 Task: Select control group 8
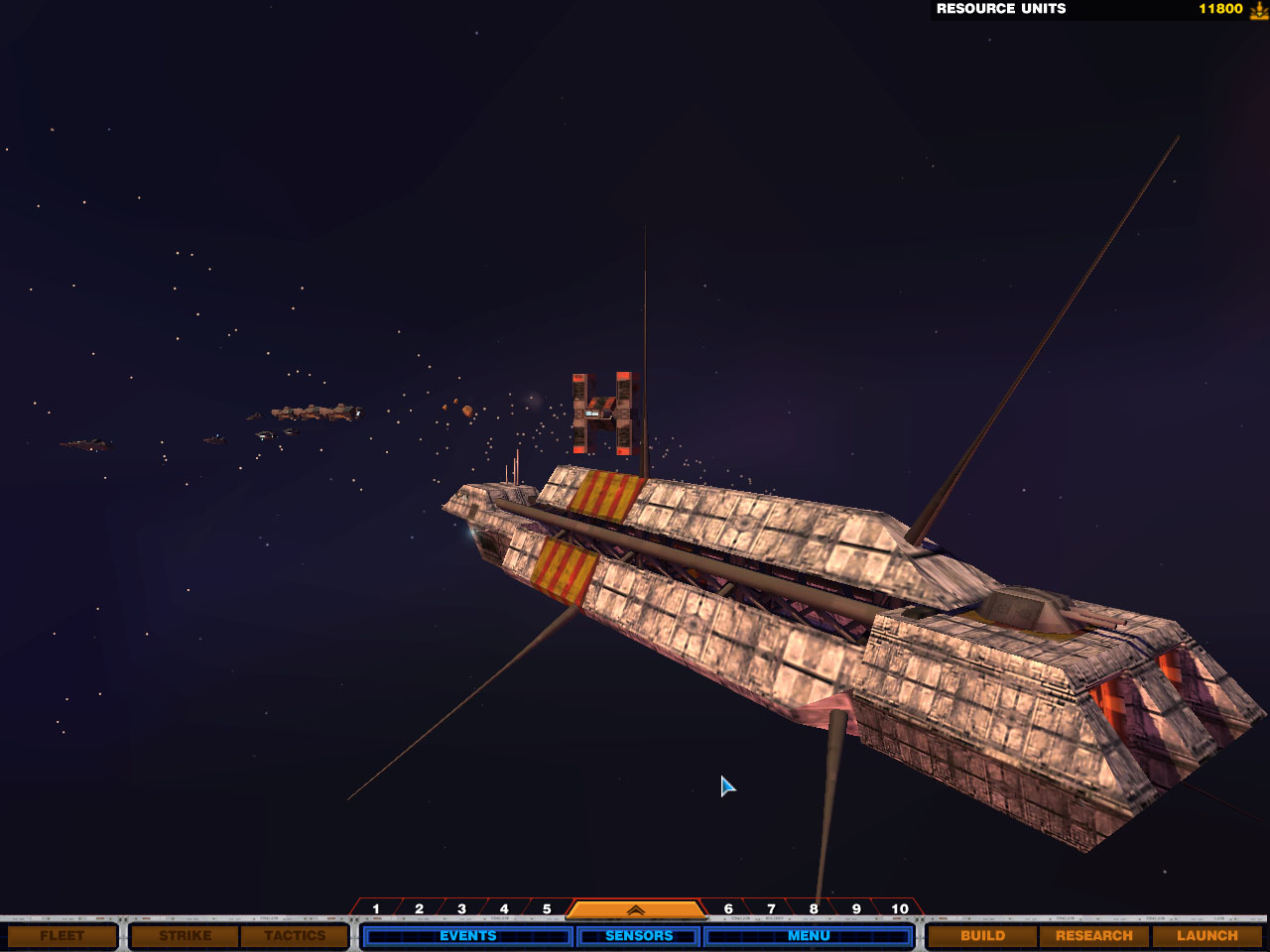pos(814,908)
